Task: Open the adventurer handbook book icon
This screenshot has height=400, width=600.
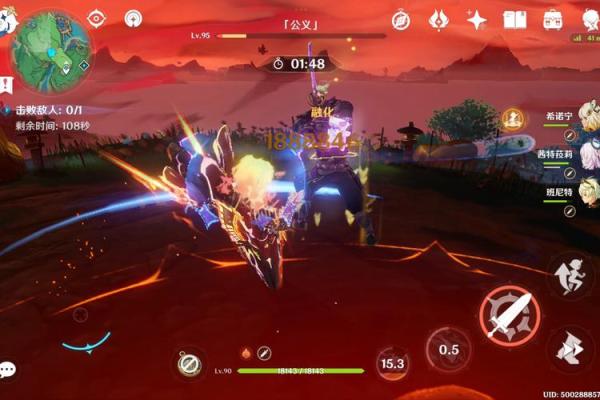Action: [515, 19]
